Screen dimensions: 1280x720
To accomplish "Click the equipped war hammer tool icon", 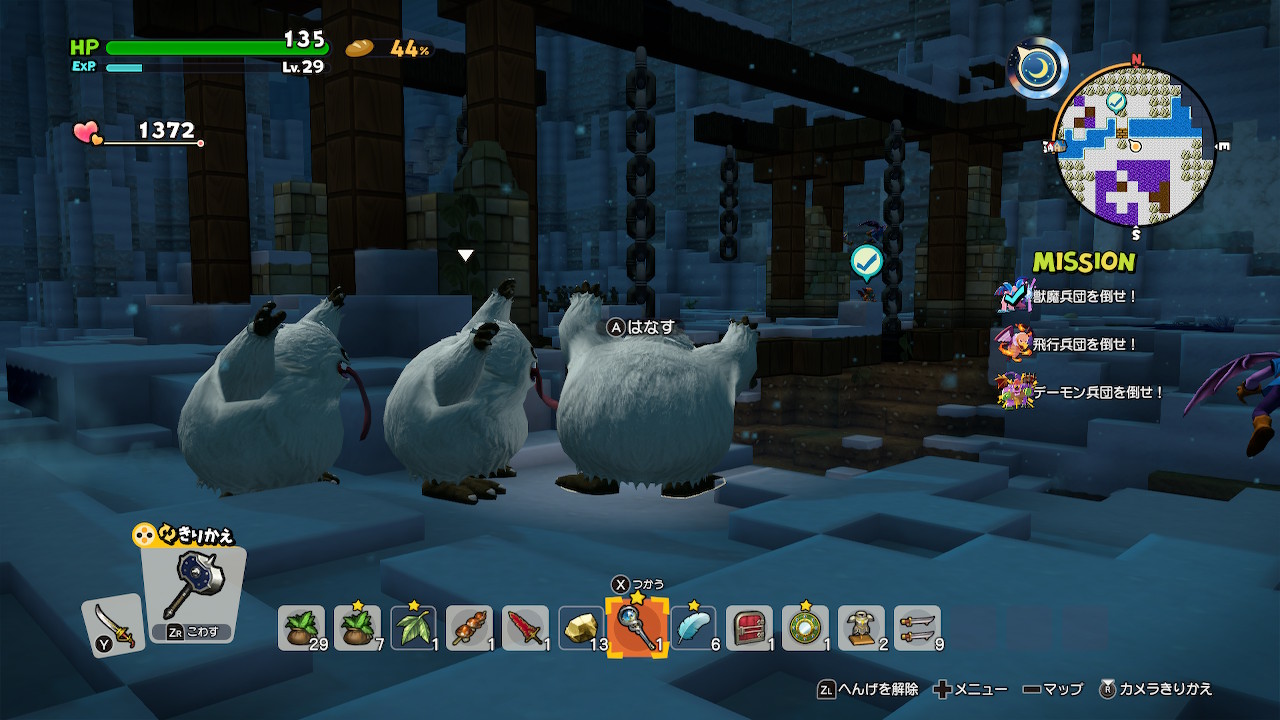I will pyautogui.click(x=193, y=585).
